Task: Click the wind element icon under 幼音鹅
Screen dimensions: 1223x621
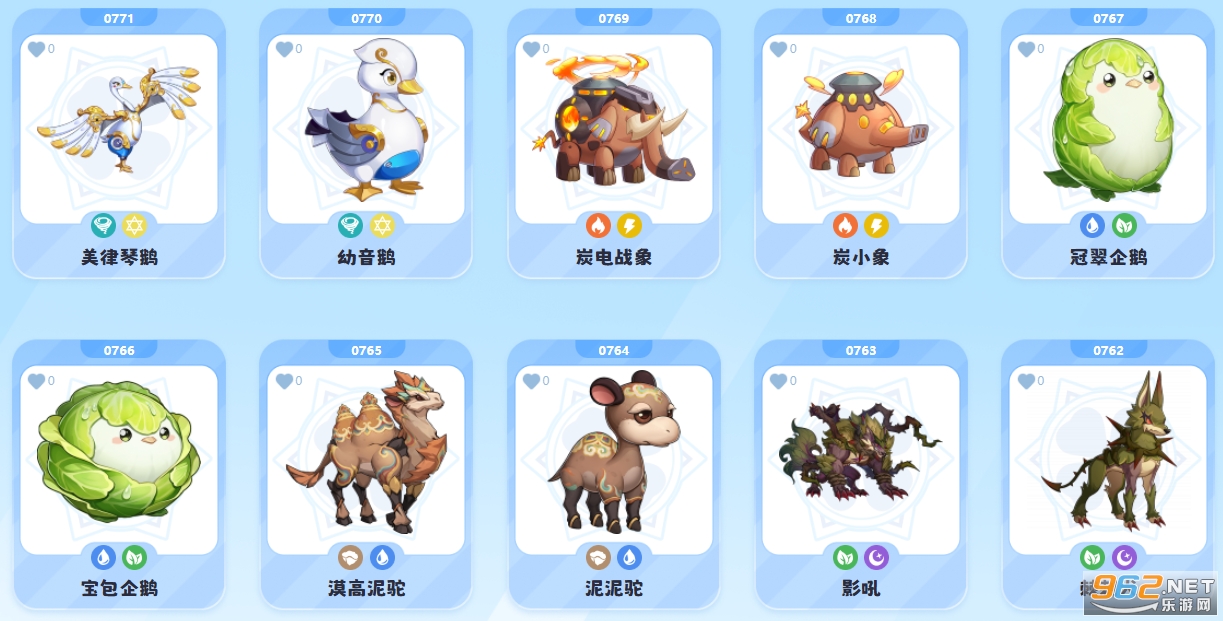Action: click(x=351, y=226)
